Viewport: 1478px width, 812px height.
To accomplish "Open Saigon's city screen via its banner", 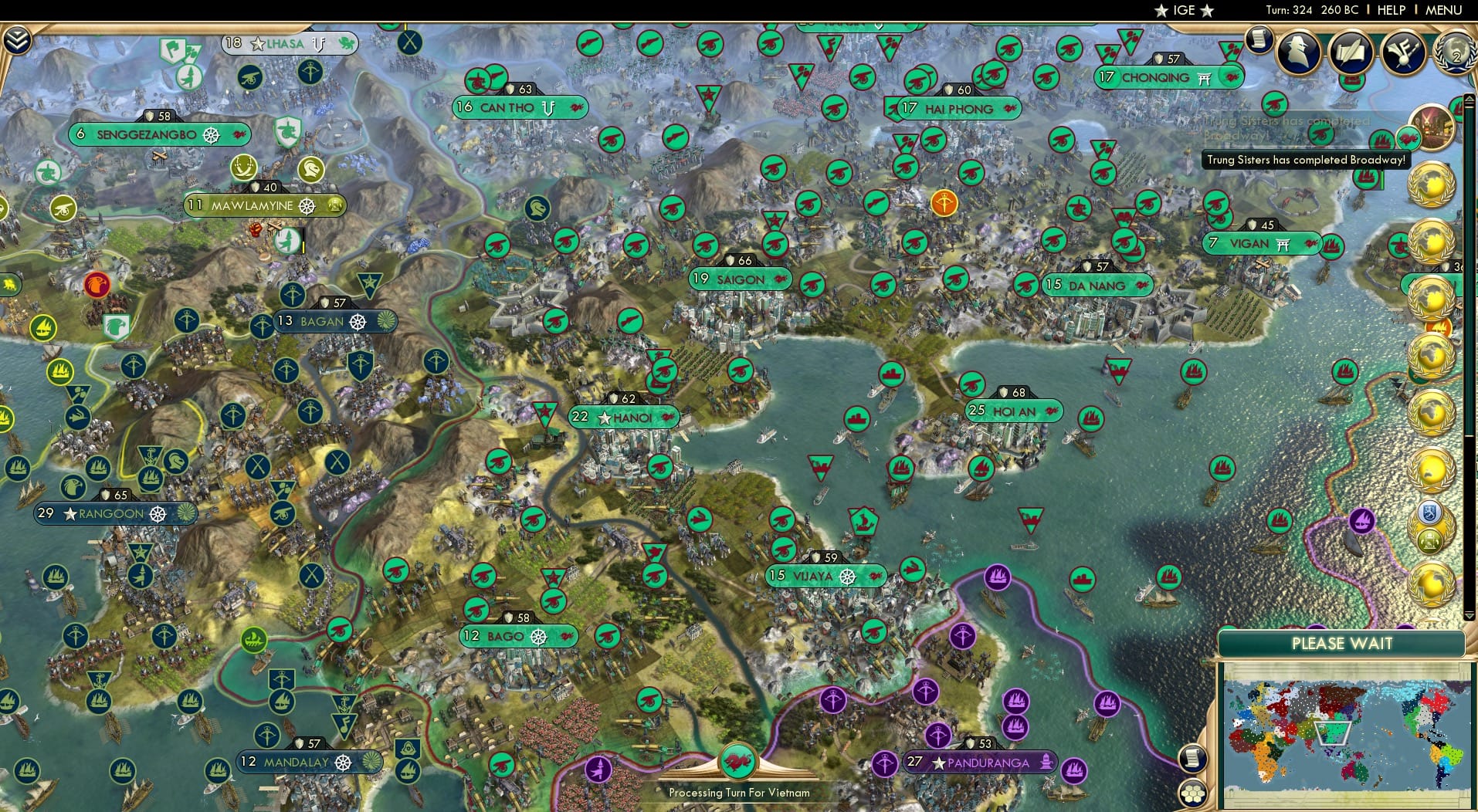I will tap(738, 279).
